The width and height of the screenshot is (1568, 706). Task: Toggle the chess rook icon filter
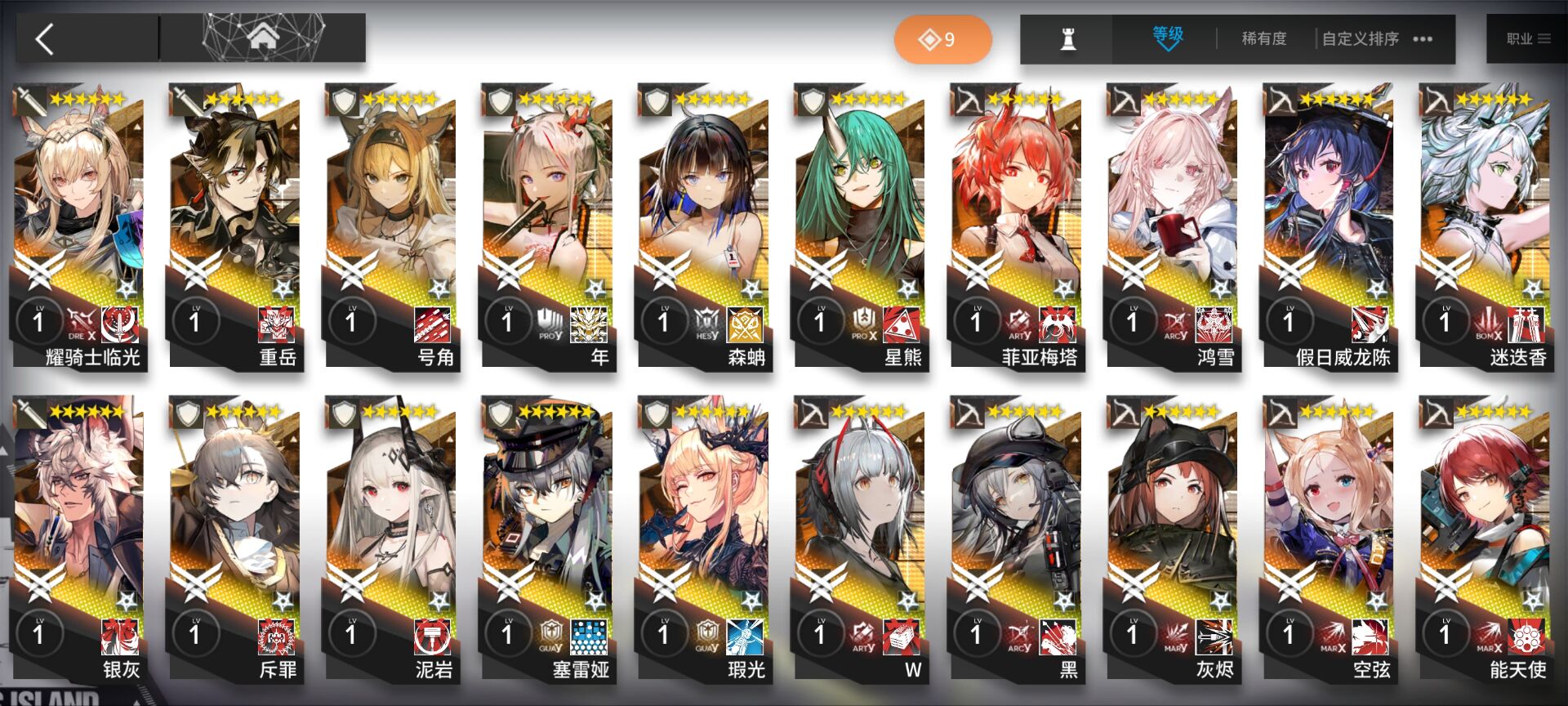1067,38
